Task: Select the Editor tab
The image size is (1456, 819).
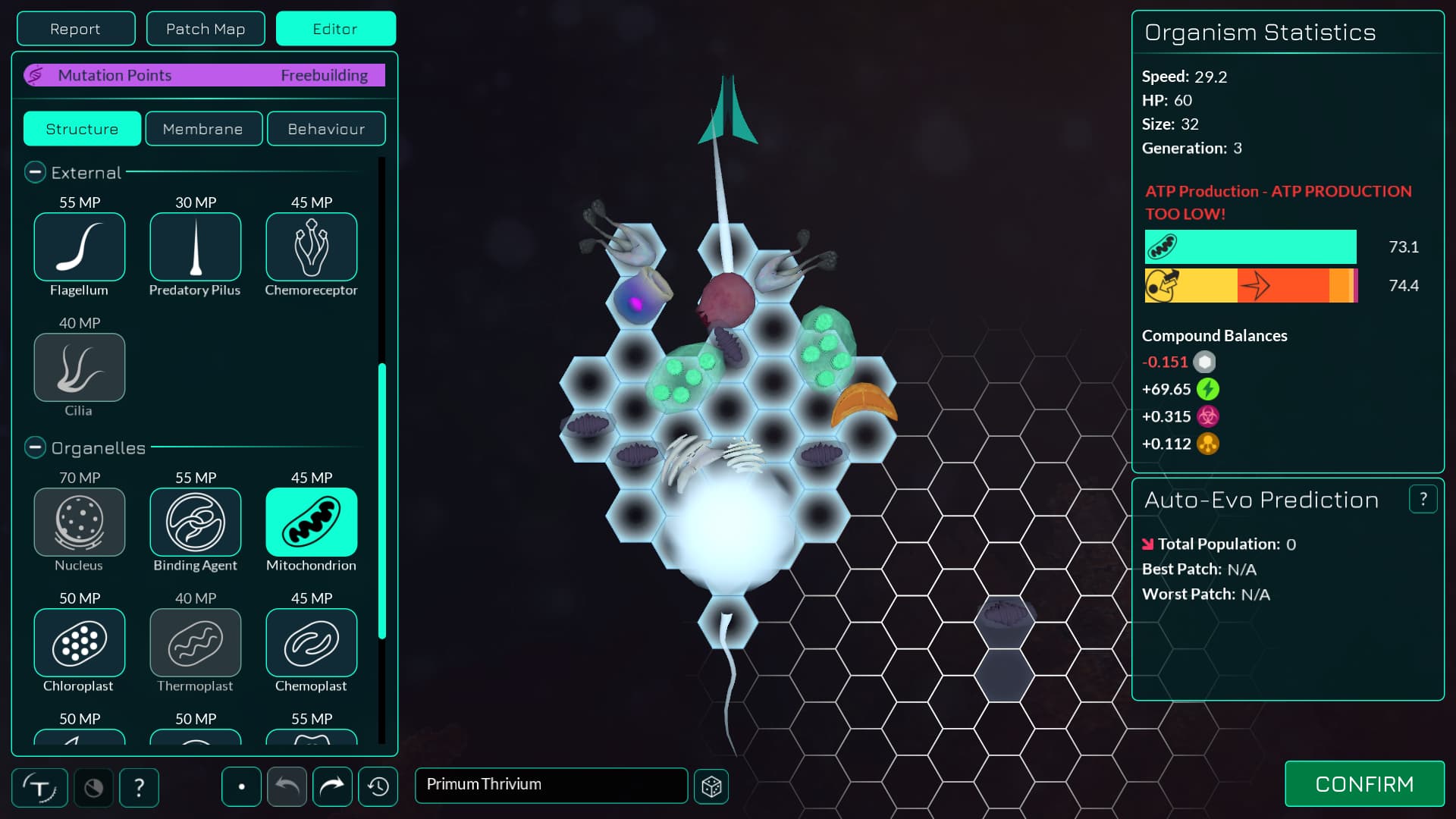Action: (x=335, y=29)
